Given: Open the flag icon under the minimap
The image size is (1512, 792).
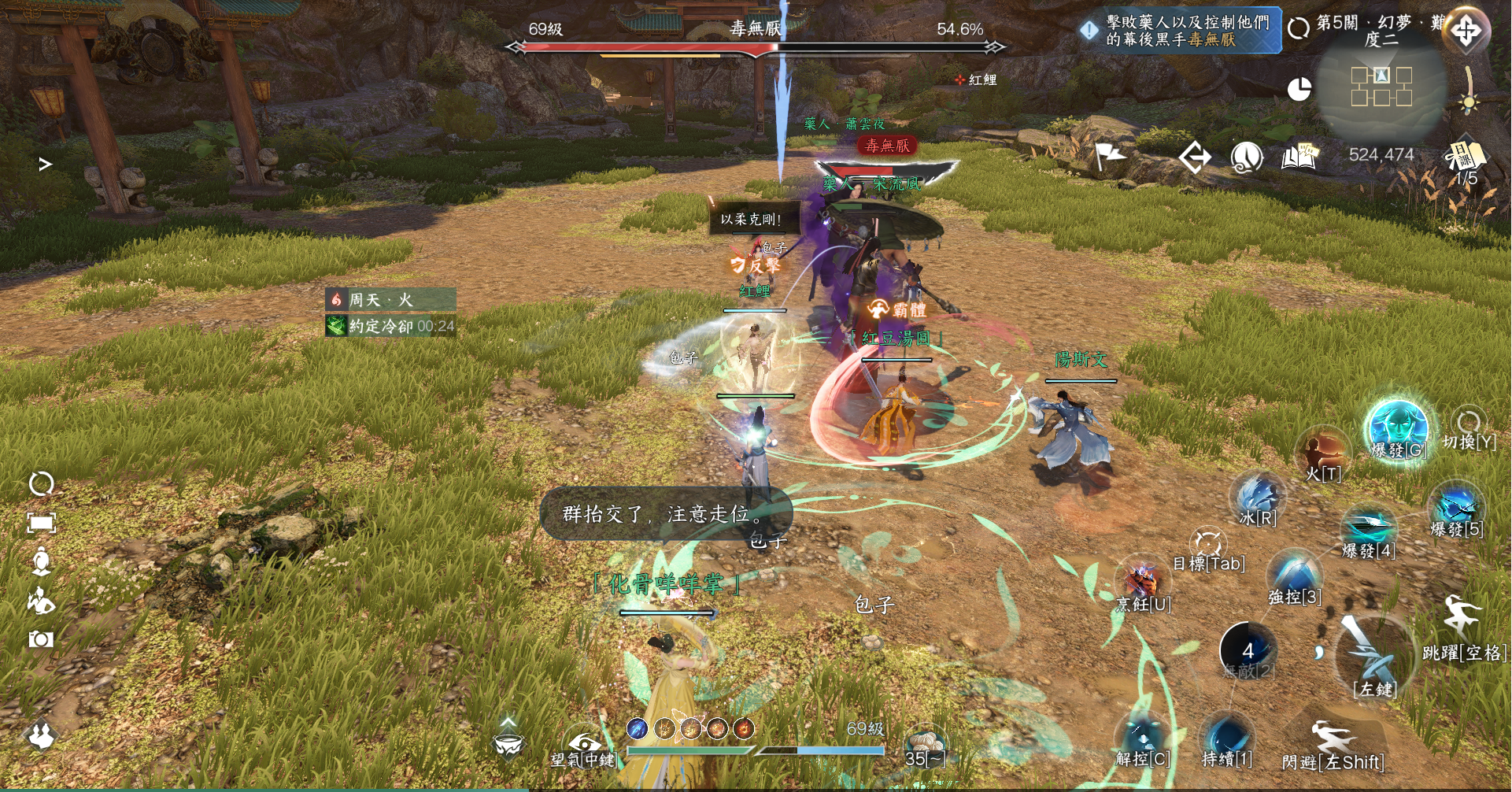Looking at the screenshot, I should pos(1110,157).
